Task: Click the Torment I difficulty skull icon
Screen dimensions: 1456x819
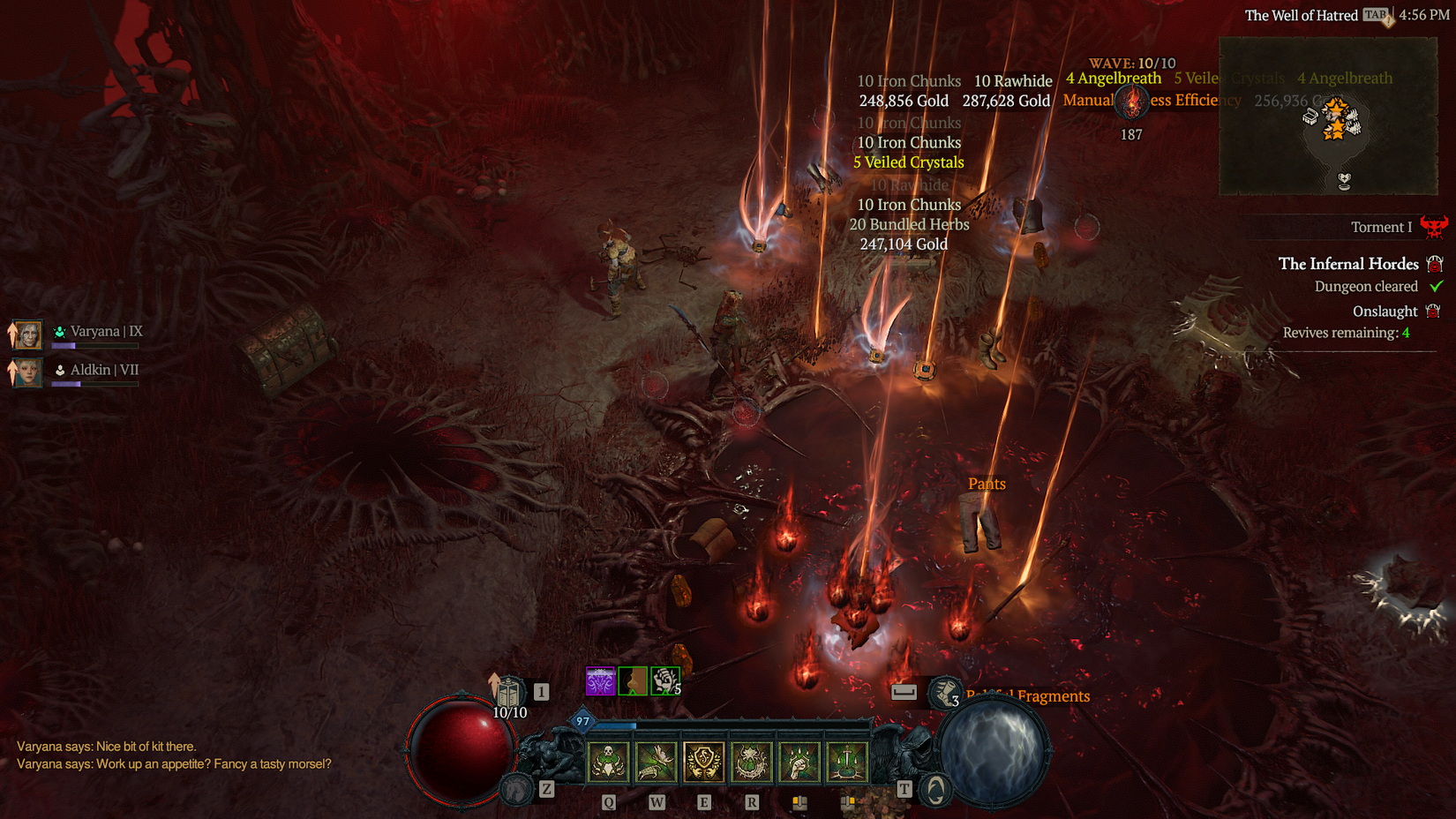Action: [1437, 227]
